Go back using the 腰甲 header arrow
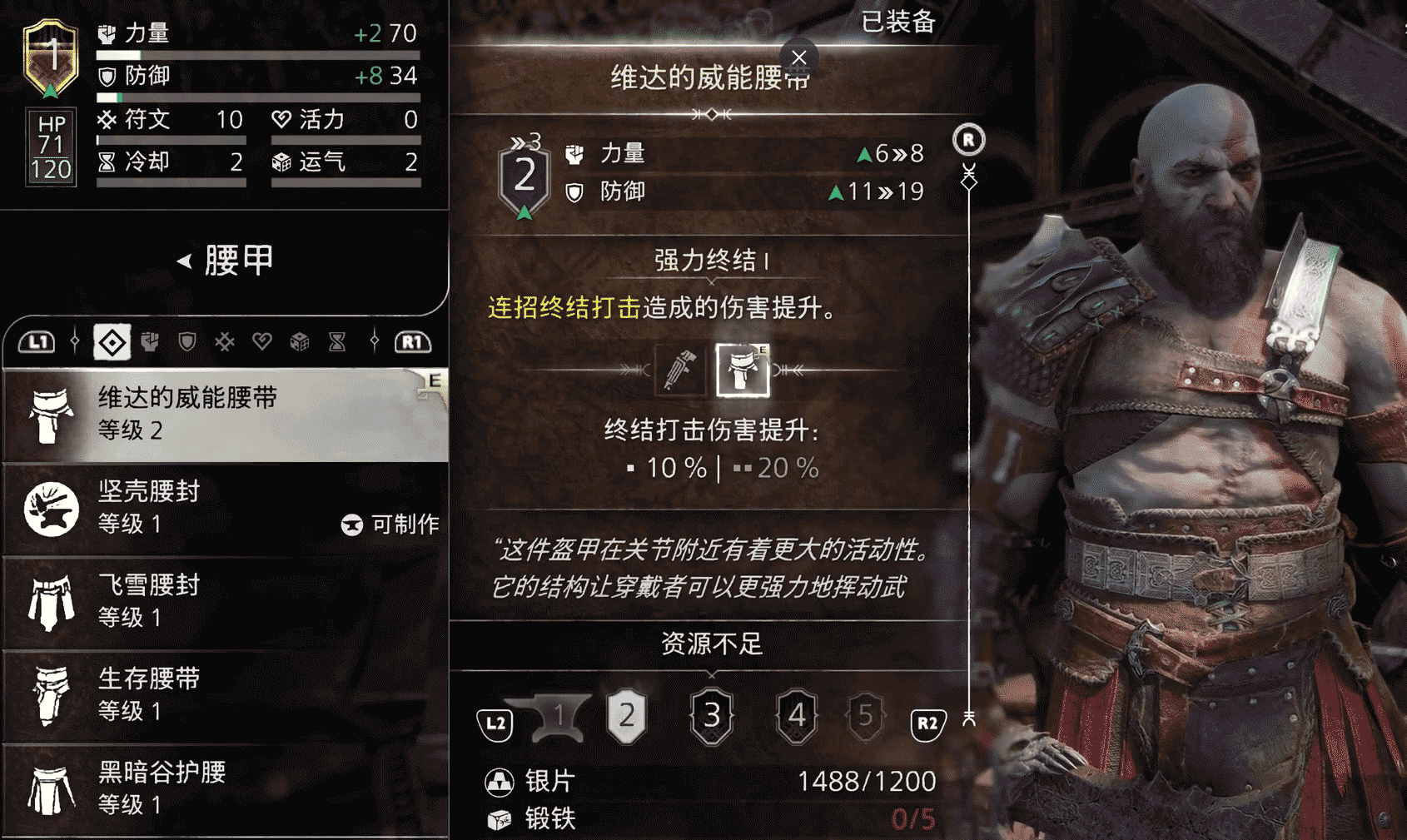 [185, 261]
